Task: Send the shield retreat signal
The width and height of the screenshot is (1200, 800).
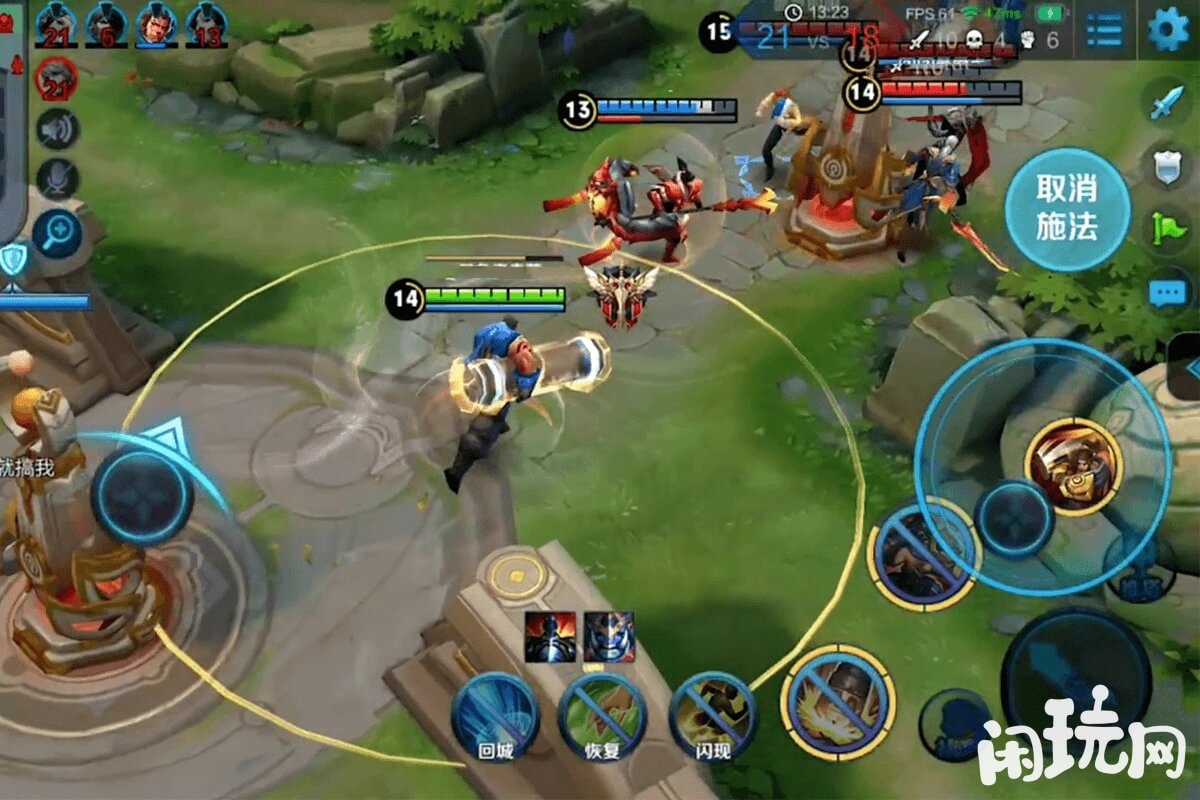Action: coord(1167,166)
